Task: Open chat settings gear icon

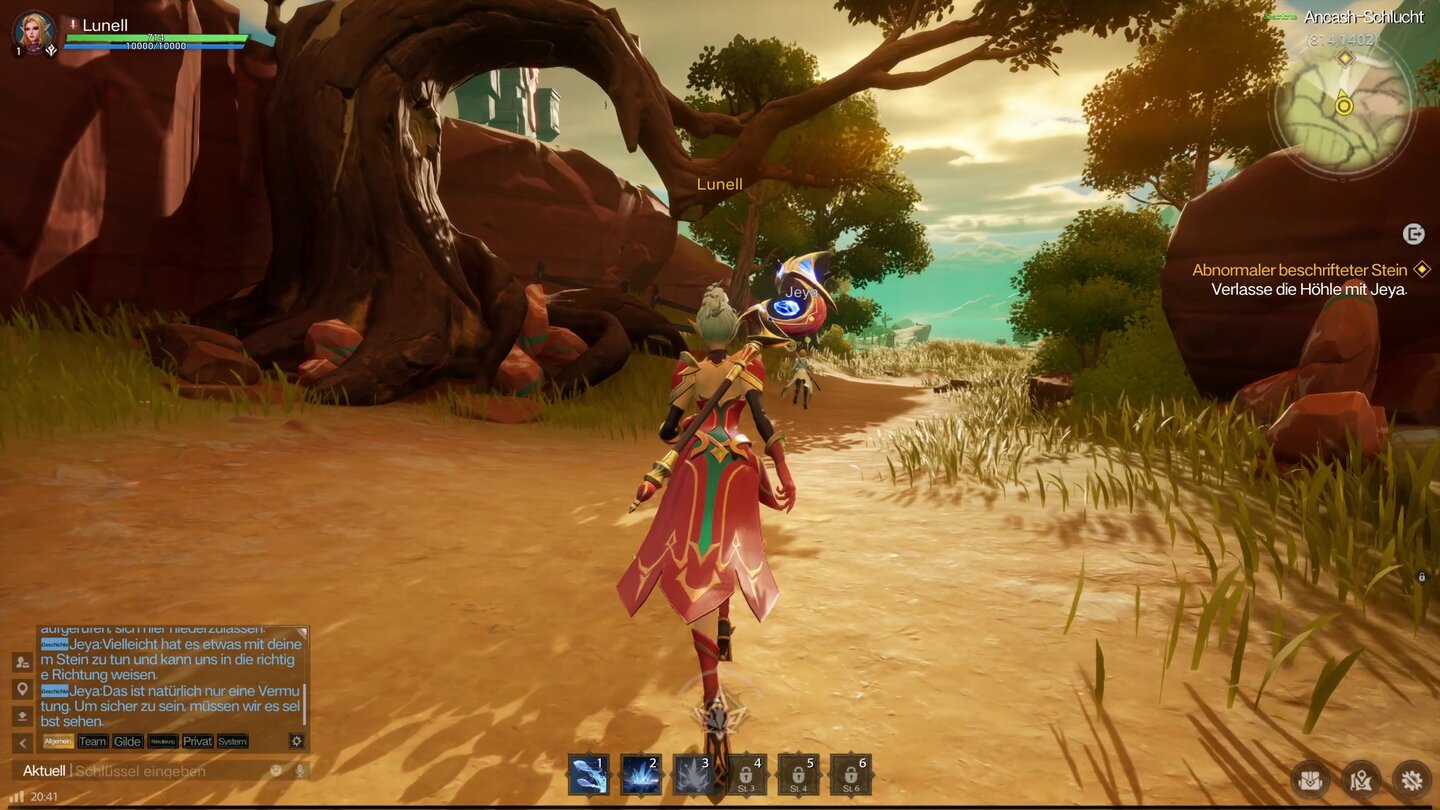Action: coord(296,741)
